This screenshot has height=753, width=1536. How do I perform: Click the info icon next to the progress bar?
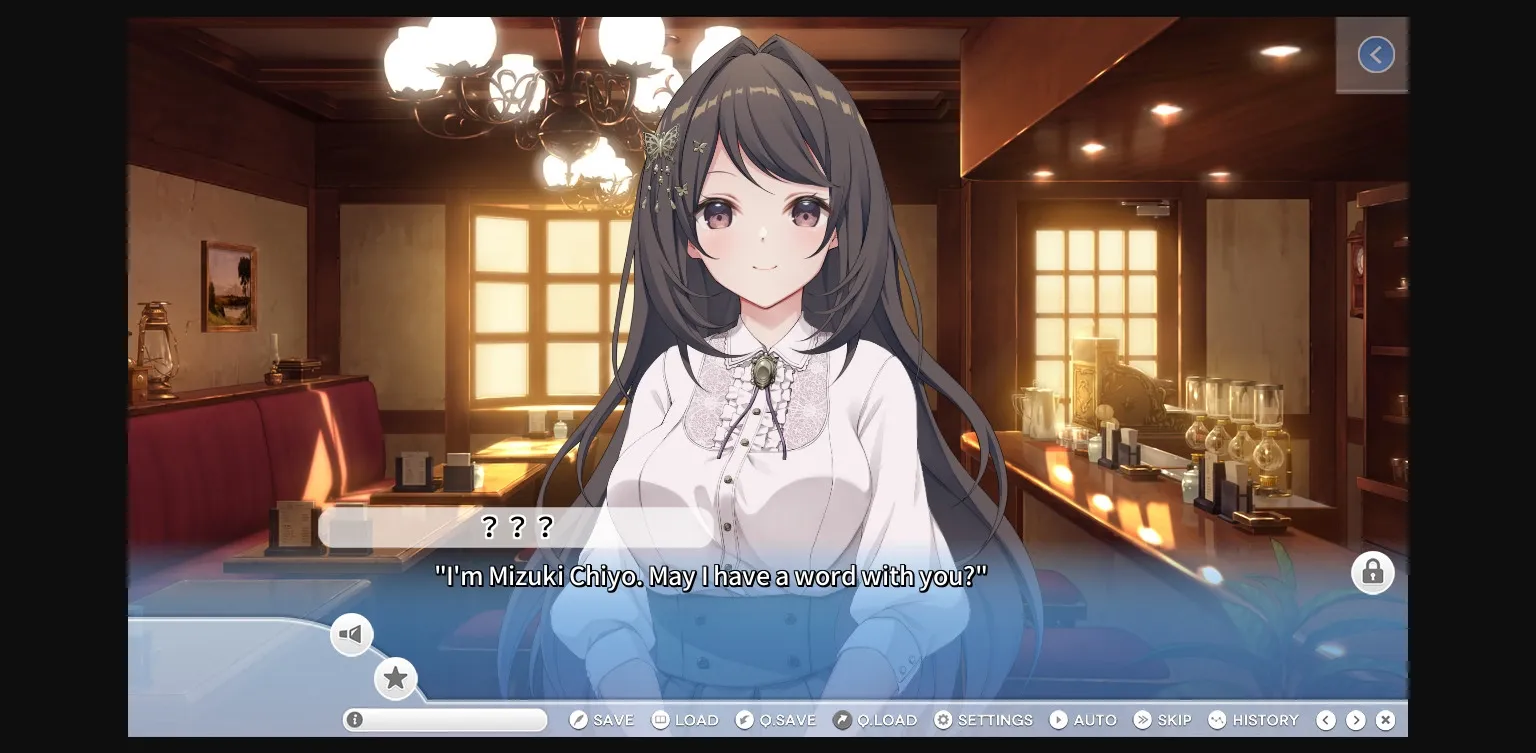click(356, 719)
